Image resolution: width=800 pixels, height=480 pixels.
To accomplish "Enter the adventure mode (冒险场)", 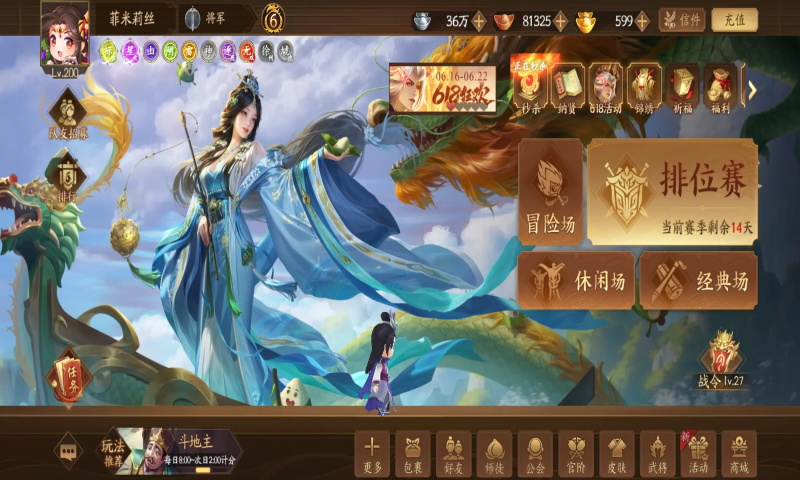I will pyautogui.click(x=551, y=191).
